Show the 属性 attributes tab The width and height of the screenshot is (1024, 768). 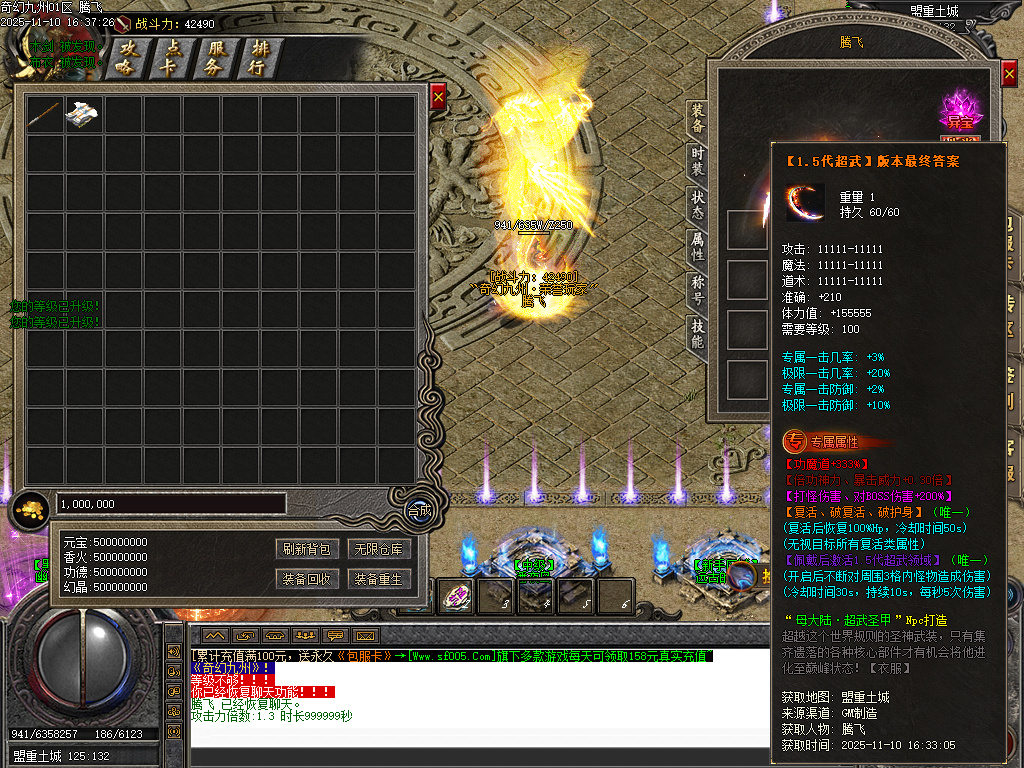click(697, 246)
